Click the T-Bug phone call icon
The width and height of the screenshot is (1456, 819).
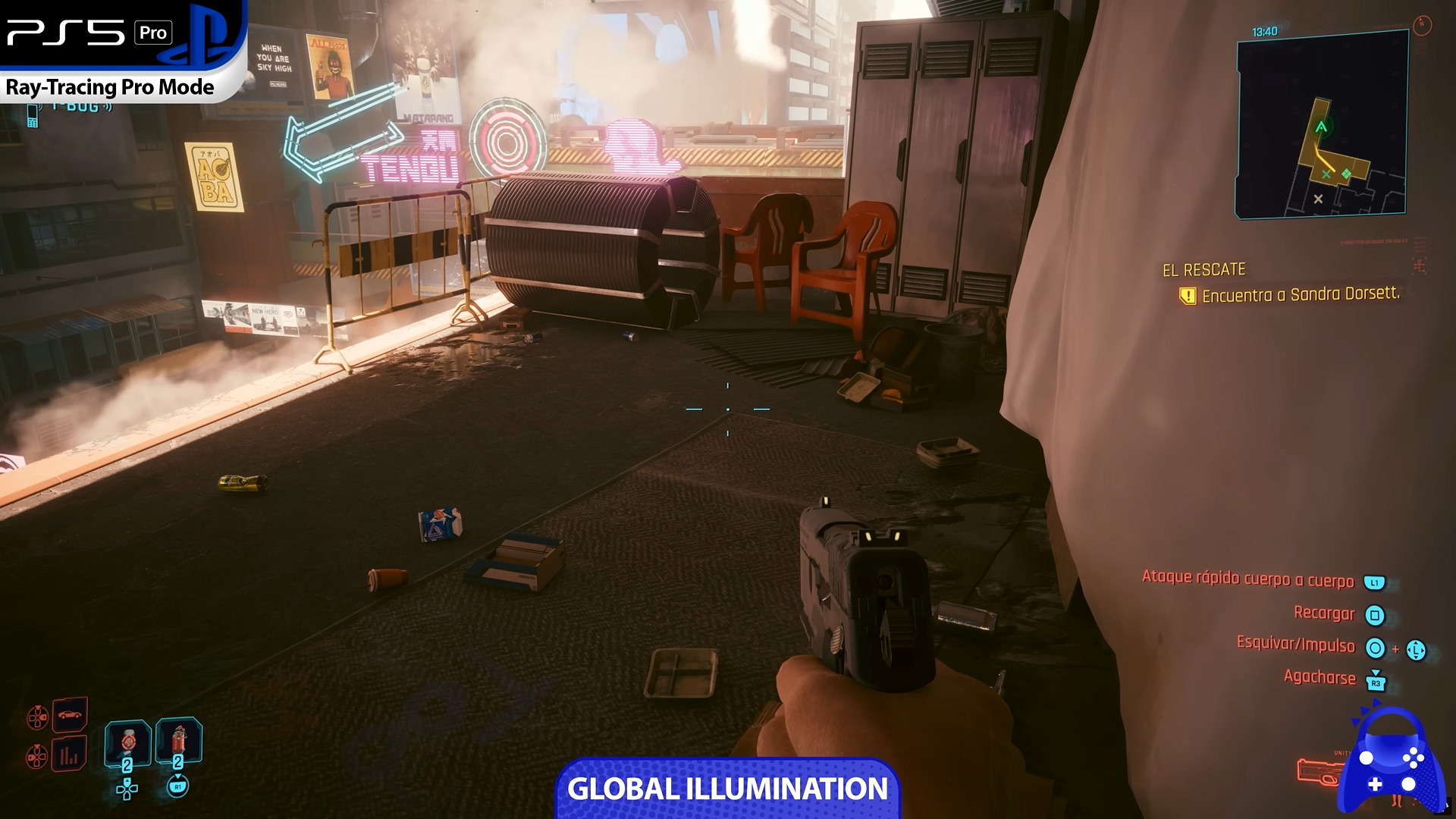(x=33, y=115)
